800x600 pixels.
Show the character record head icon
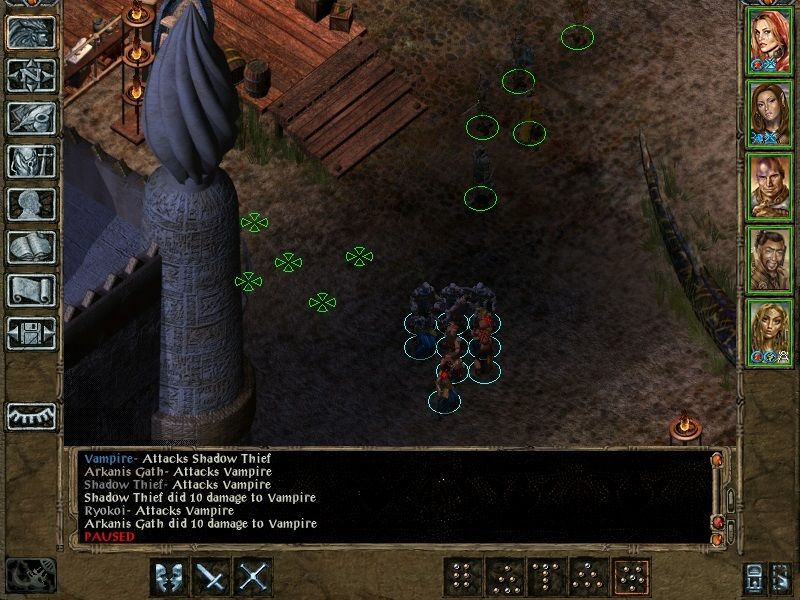pyautogui.click(x=32, y=204)
